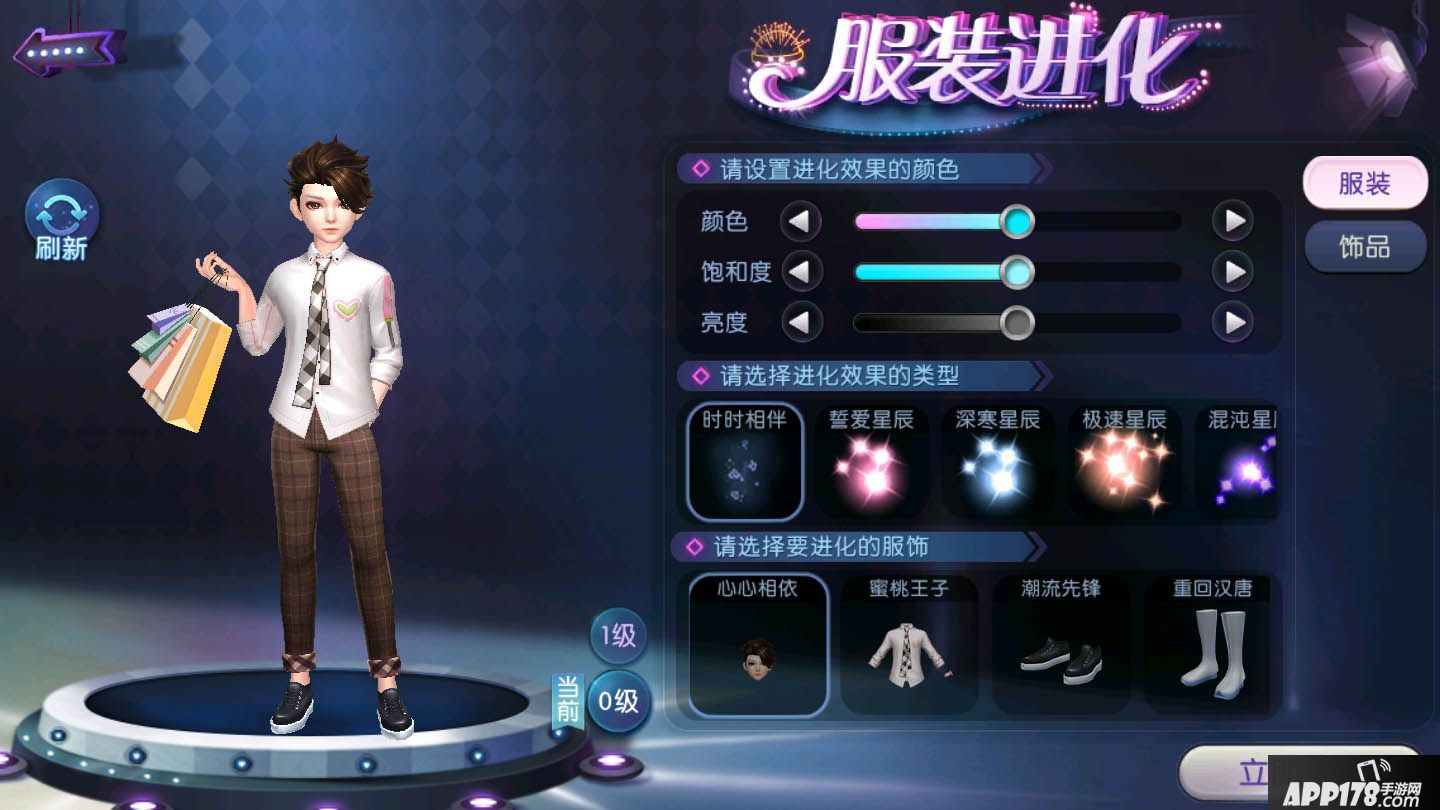Pick the 深寒星辰 blue star effect

[x=998, y=460]
